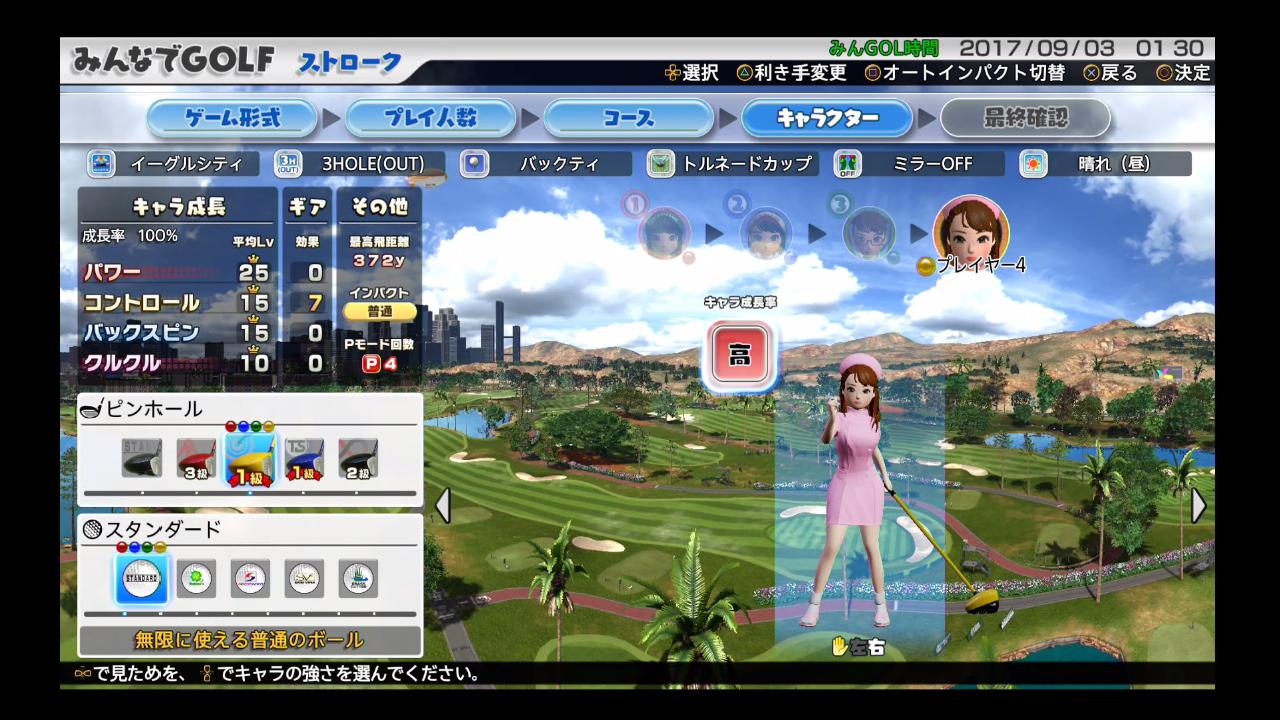Choose the yellow 1級 Pinhole club
The width and height of the screenshot is (1280, 720).
pyautogui.click(x=249, y=458)
